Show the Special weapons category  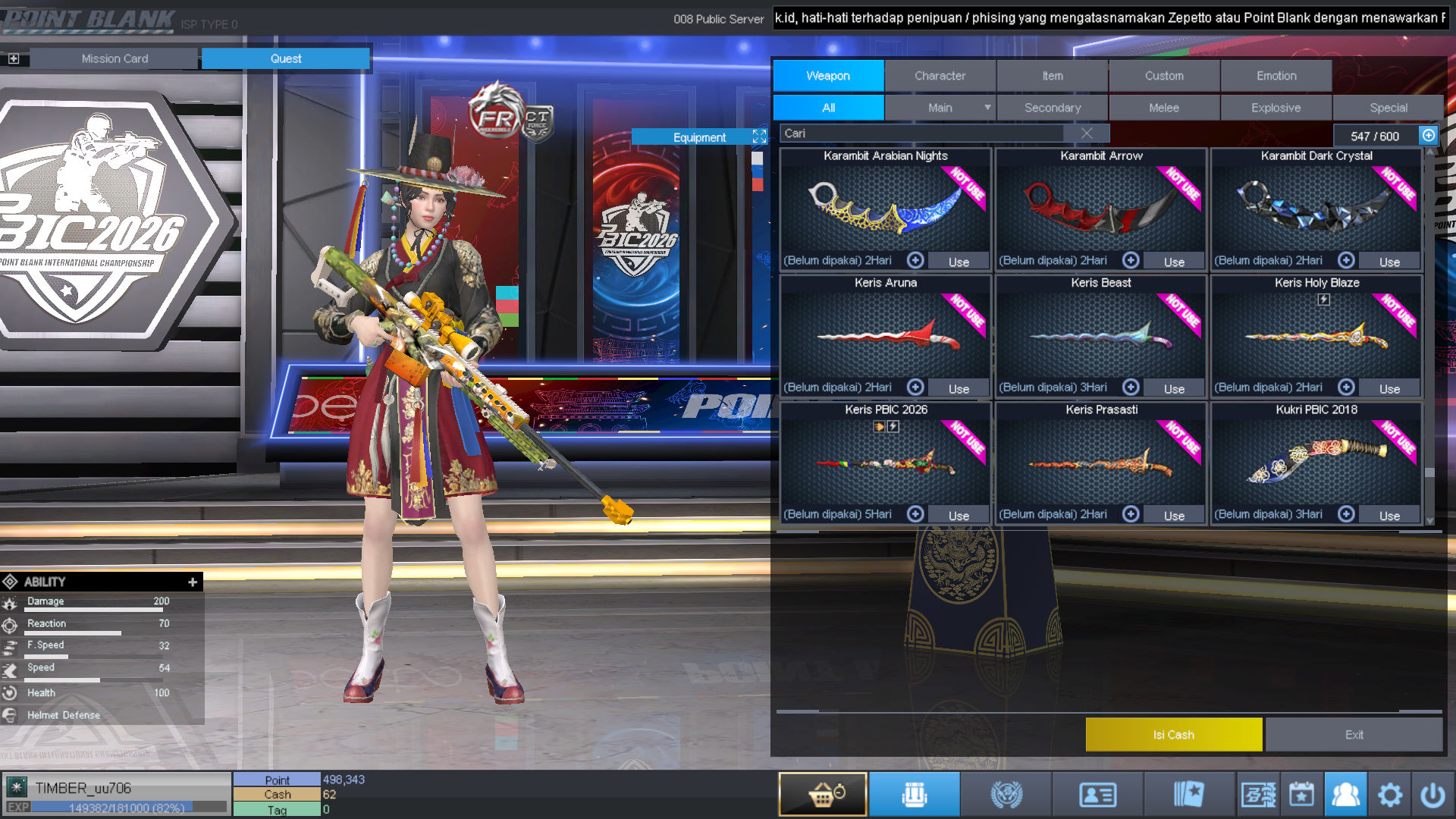pyautogui.click(x=1388, y=108)
